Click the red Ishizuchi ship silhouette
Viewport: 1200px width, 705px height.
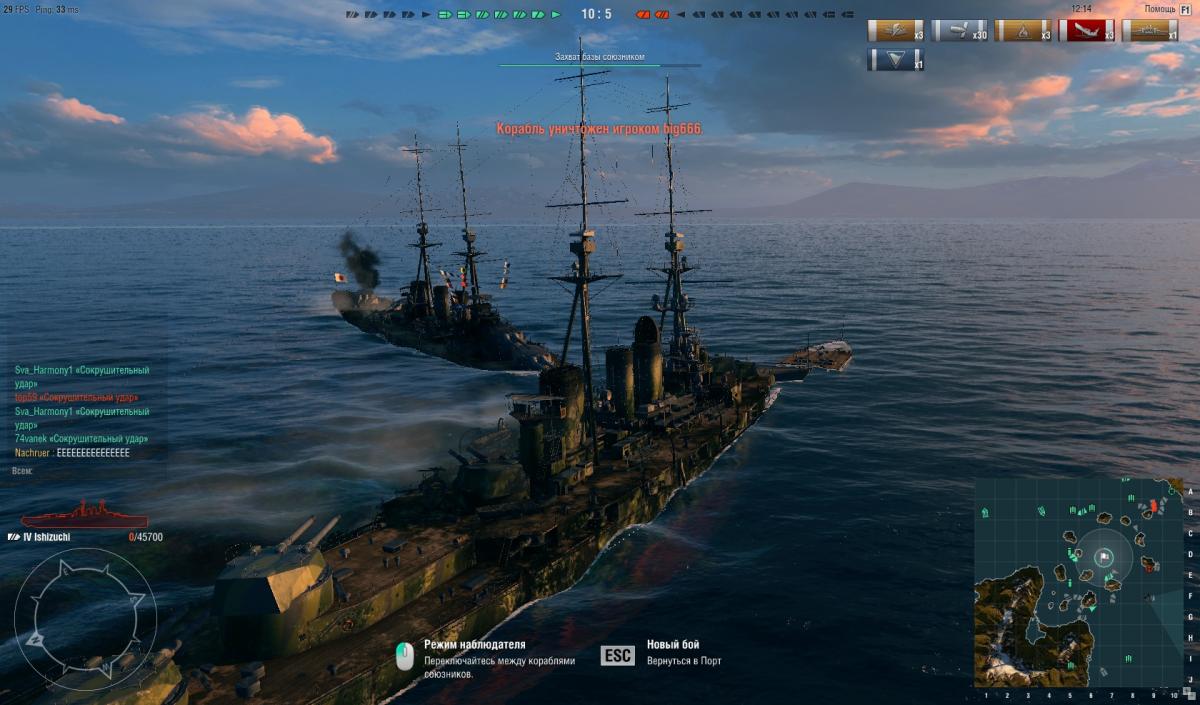tap(84, 516)
